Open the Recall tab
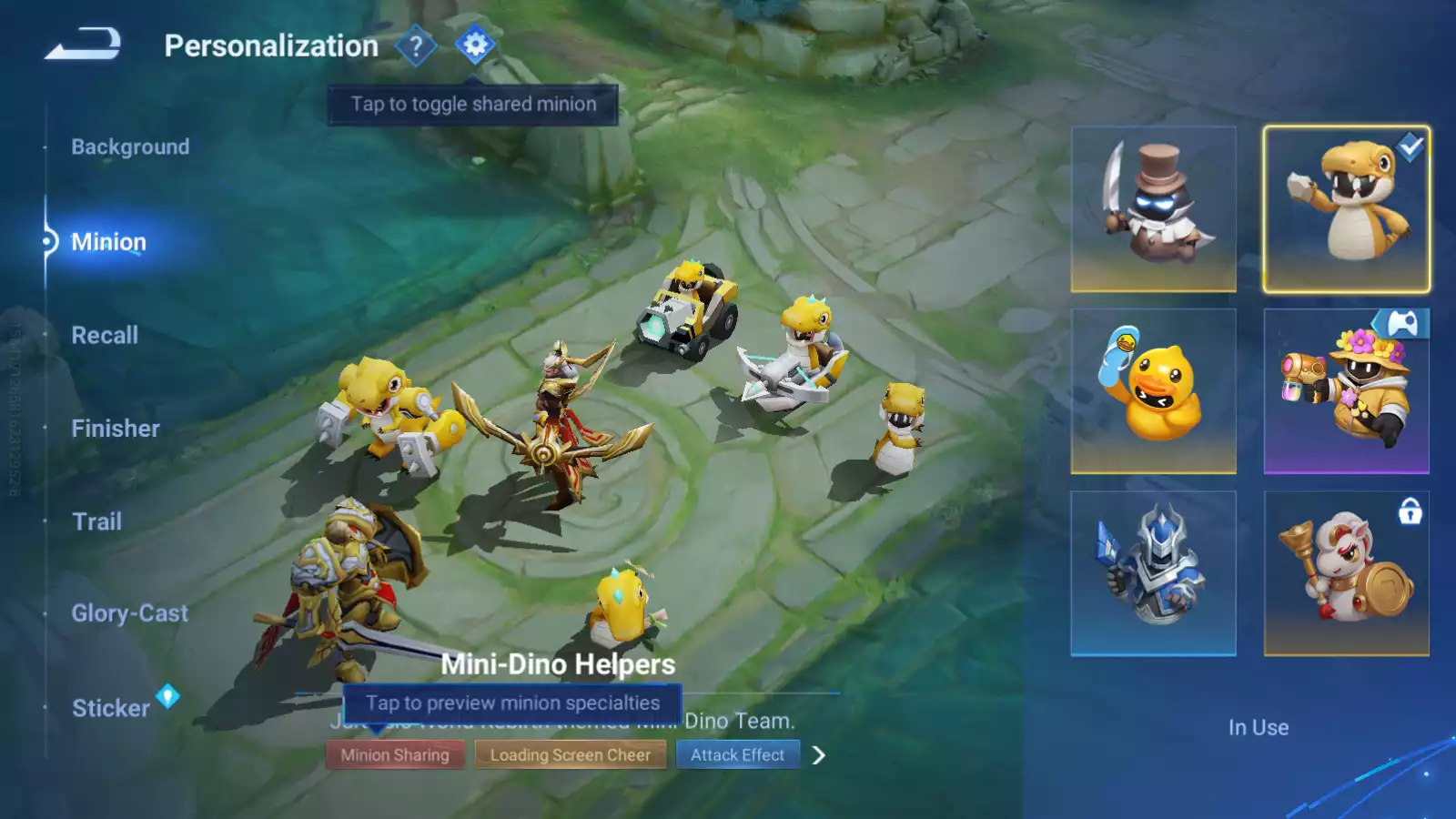Image resolution: width=1456 pixels, height=819 pixels. tap(105, 335)
